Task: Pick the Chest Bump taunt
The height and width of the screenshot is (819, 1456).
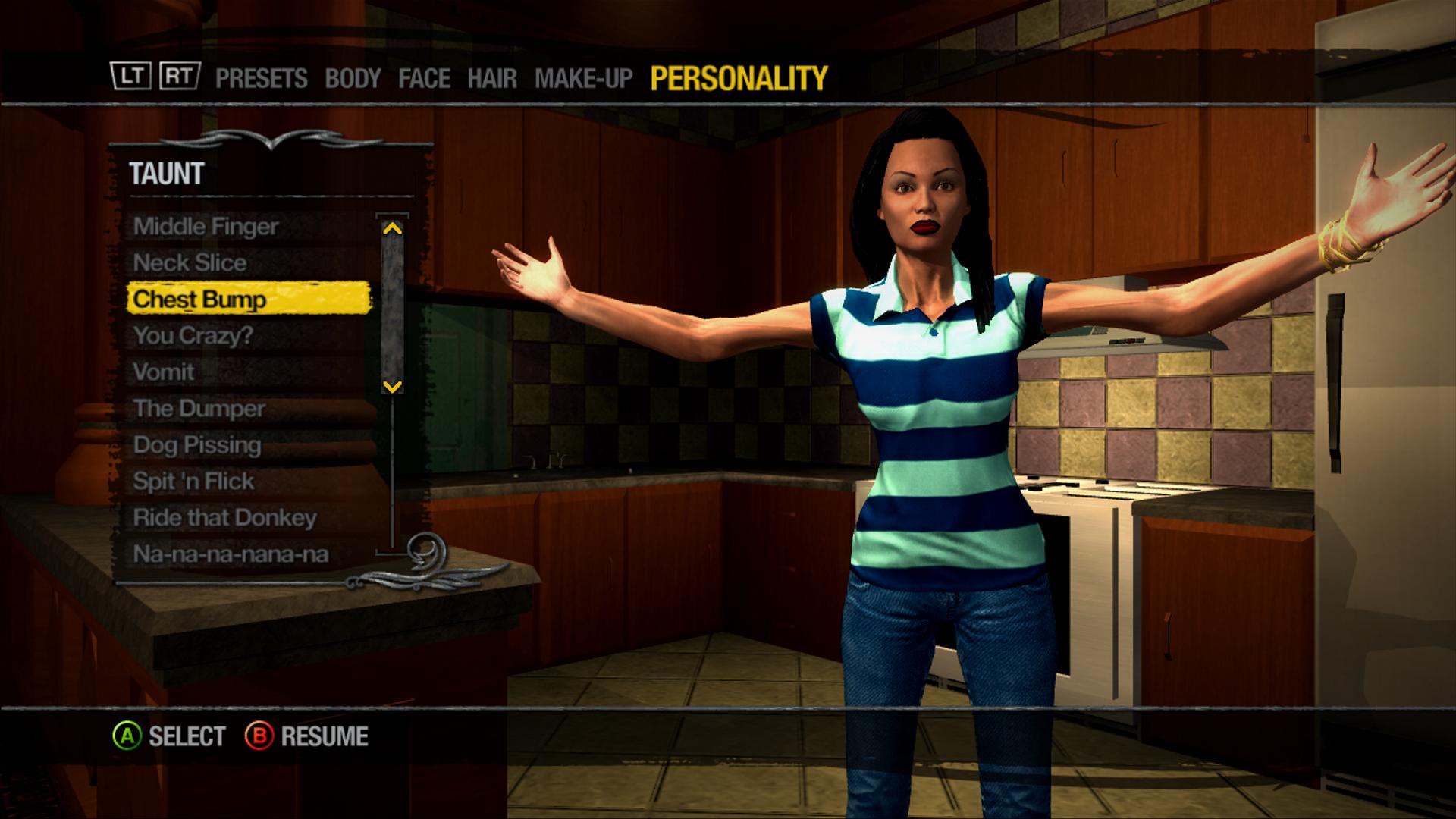Action: coord(199,299)
